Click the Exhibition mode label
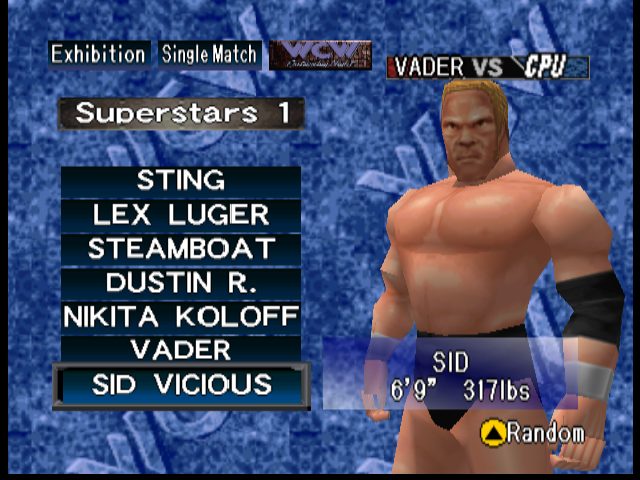The height and width of the screenshot is (480, 640). [x=99, y=54]
